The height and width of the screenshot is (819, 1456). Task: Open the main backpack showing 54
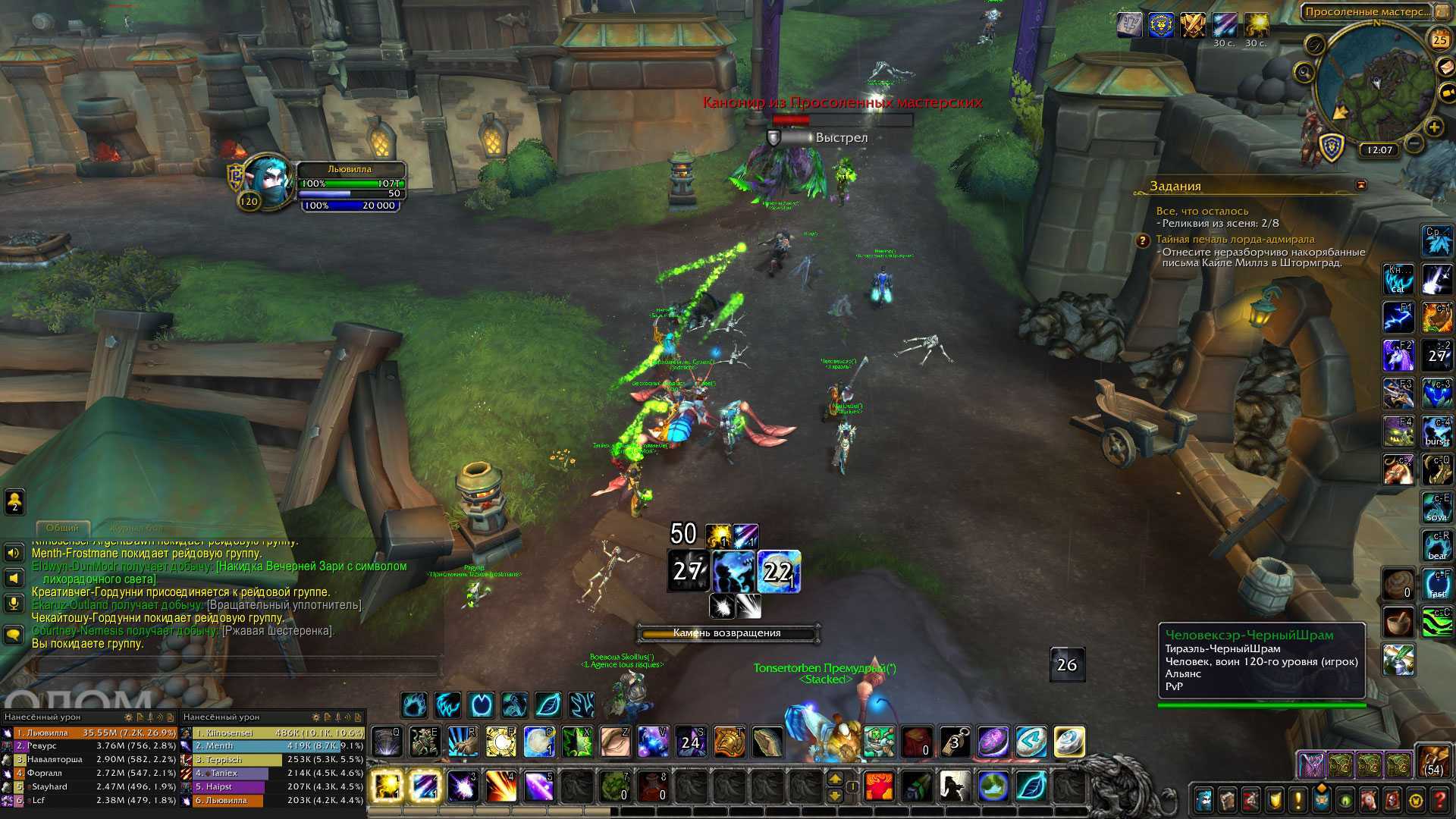point(1433,761)
